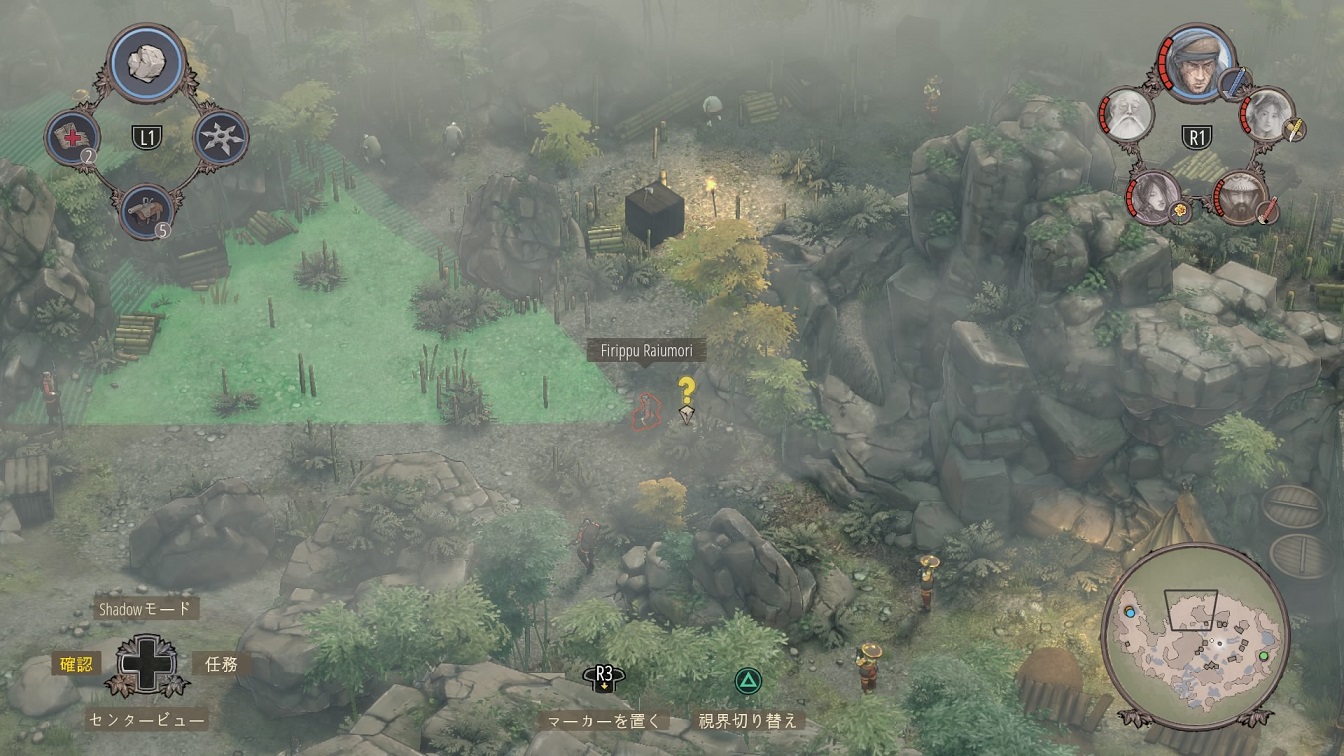Choose センタービュー center view

click(x=146, y=719)
